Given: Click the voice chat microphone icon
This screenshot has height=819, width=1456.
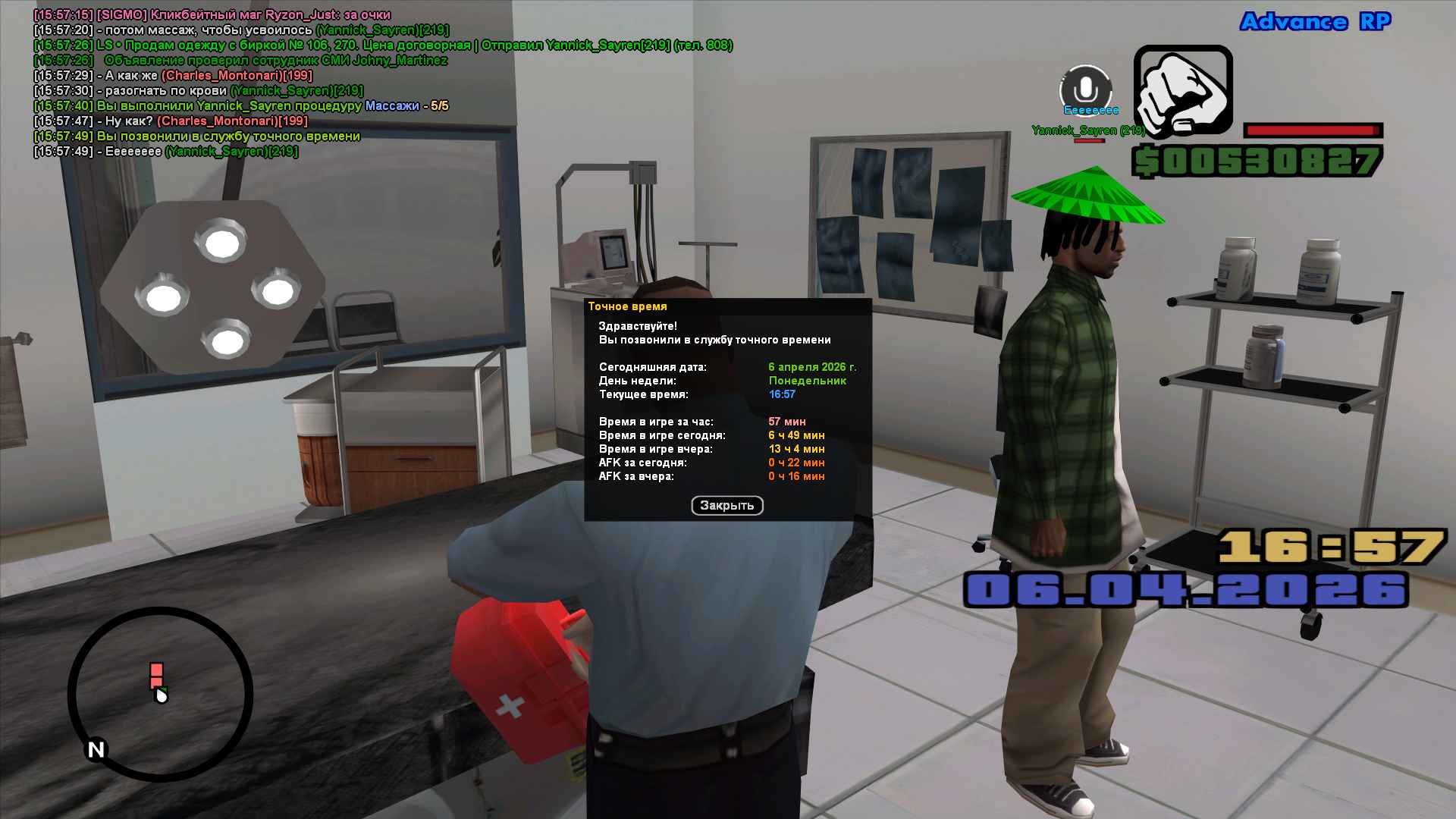Looking at the screenshot, I should (x=1085, y=89).
